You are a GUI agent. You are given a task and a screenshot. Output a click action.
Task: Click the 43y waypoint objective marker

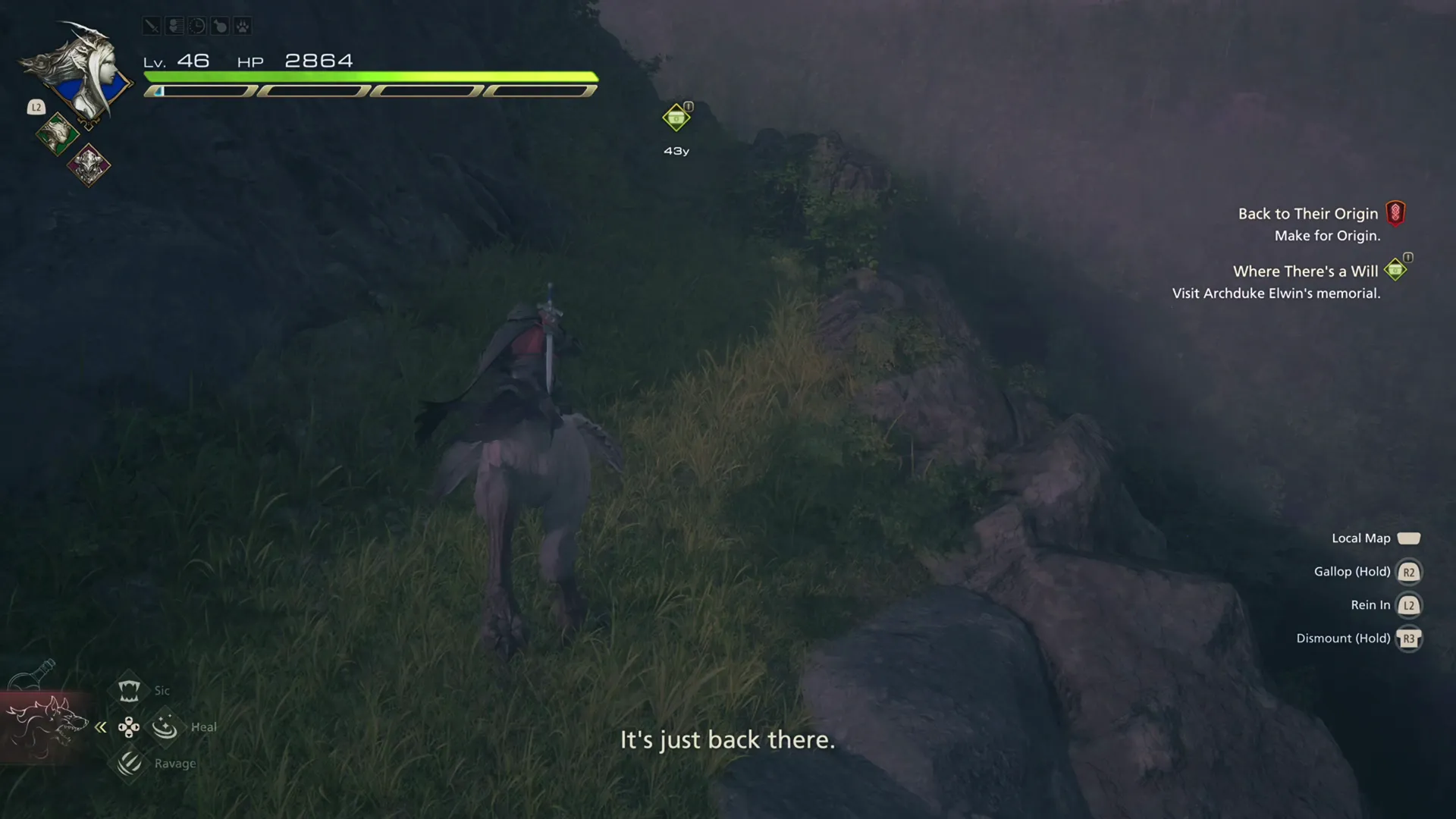(x=675, y=118)
